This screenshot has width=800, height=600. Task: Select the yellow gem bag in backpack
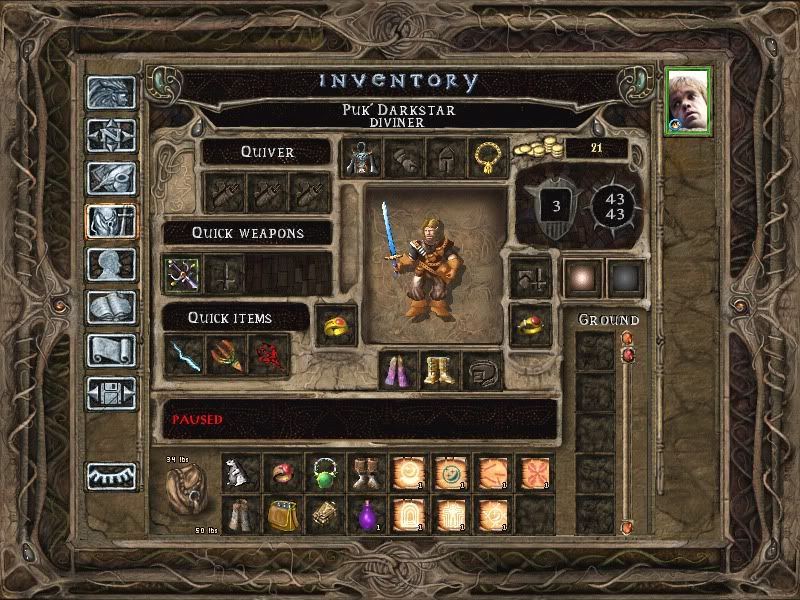click(x=282, y=515)
